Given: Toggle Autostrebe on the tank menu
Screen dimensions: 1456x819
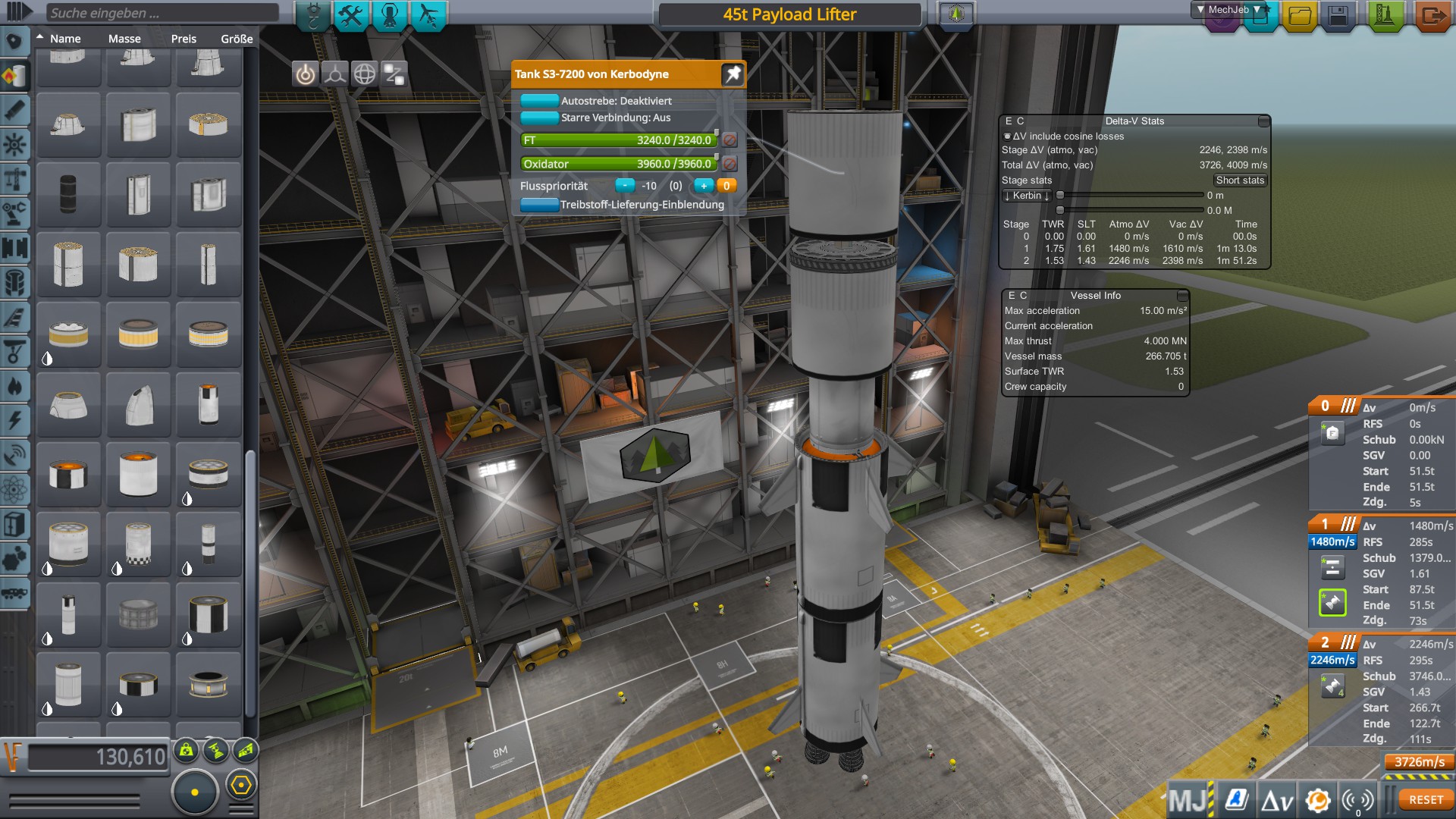Looking at the screenshot, I should coord(539,101).
